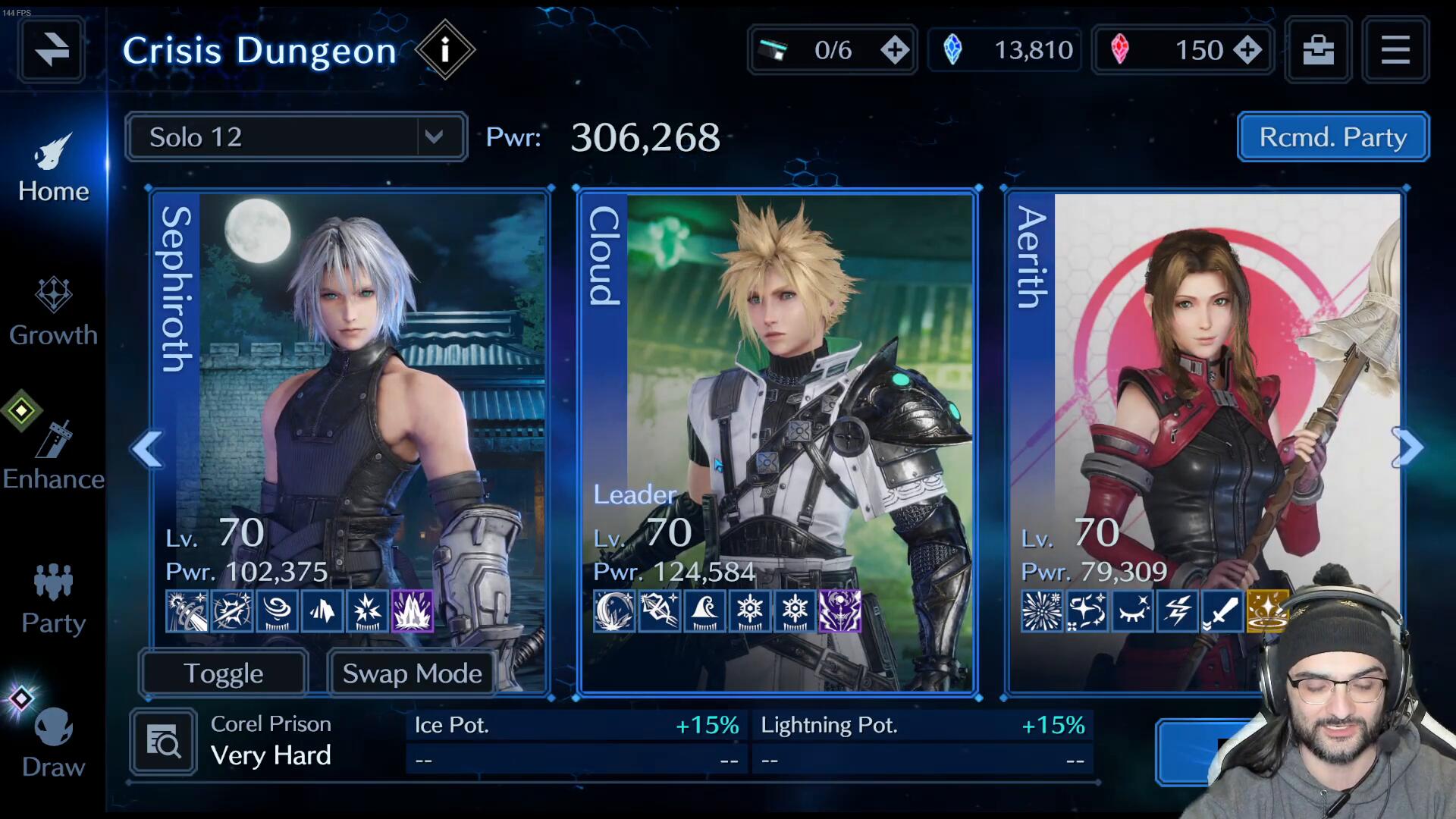
Task: Select the Rcmd. Party button
Action: click(x=1332, y=137)
